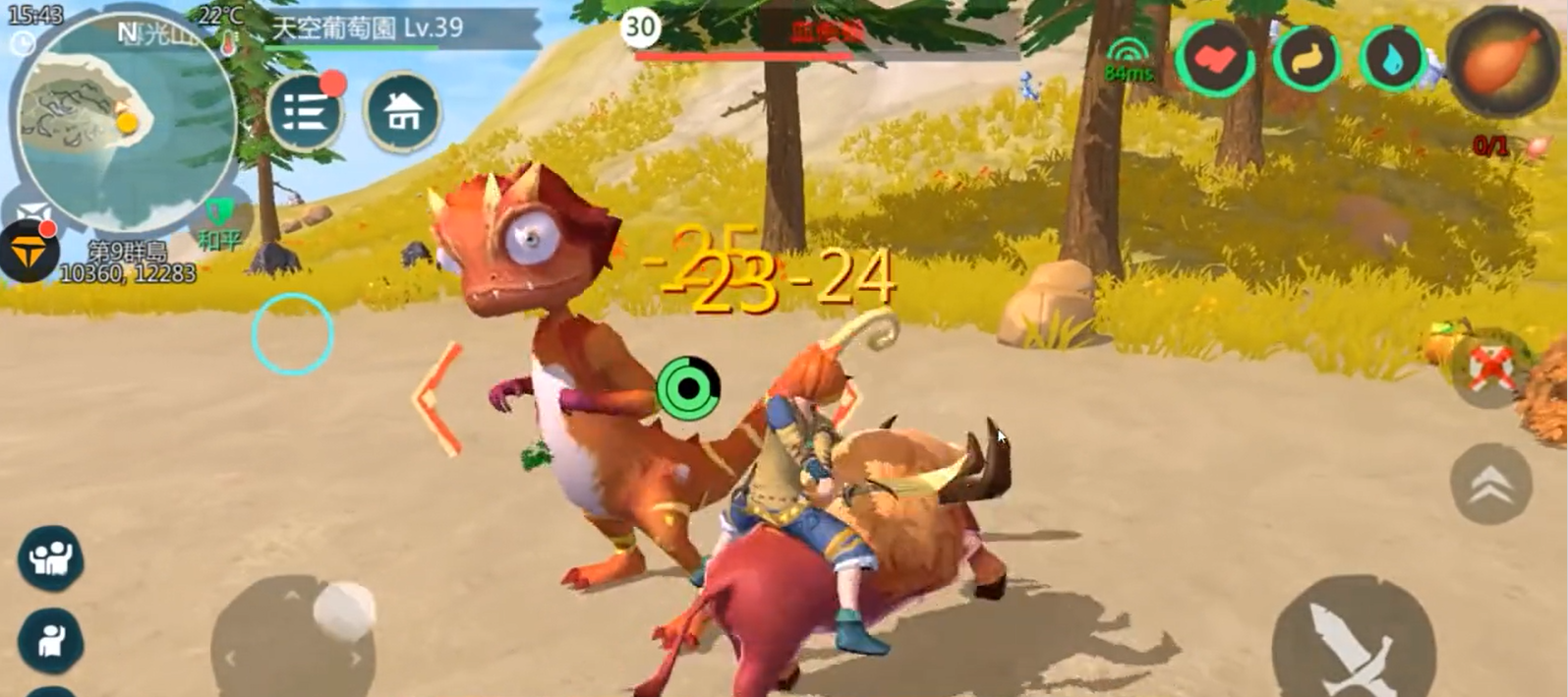Use the roasted chicken leg food slot
This screenshot has height=697, width=1568.
pos(1499,59)
